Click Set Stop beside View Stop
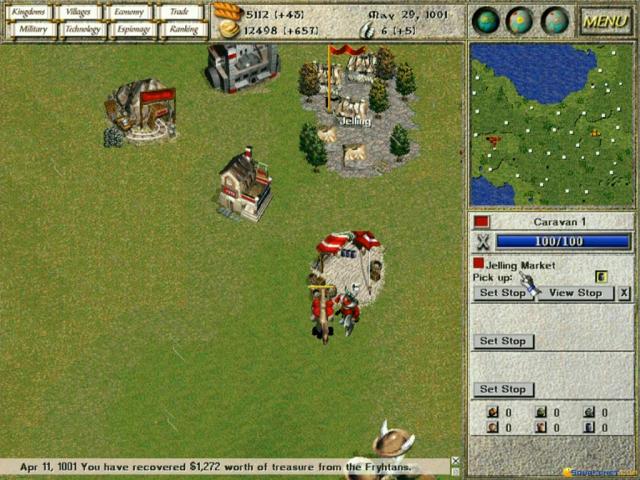The width and height of the screenshot is (640, 480). click(x=502, y=293)
